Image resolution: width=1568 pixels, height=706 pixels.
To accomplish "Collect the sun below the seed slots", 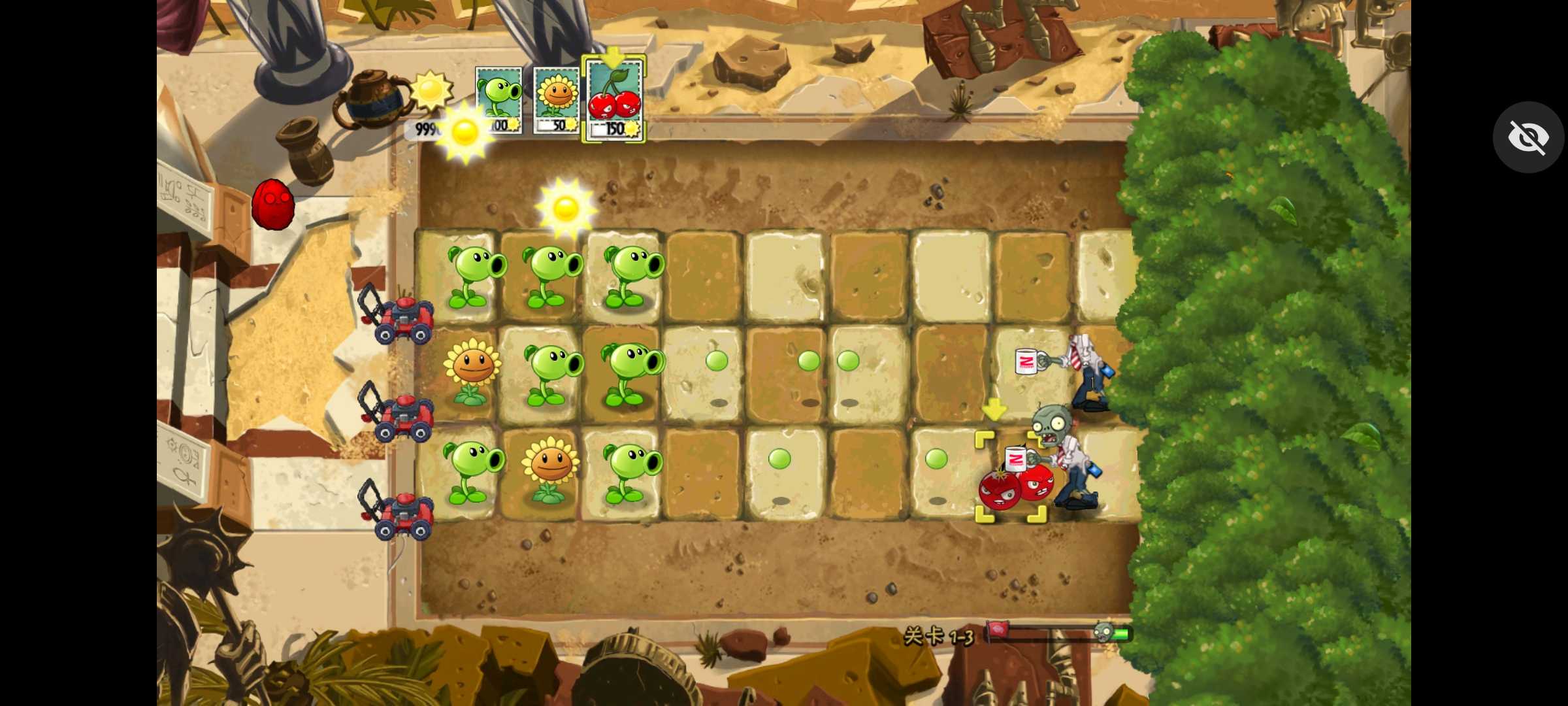I will tap(465, 131).
